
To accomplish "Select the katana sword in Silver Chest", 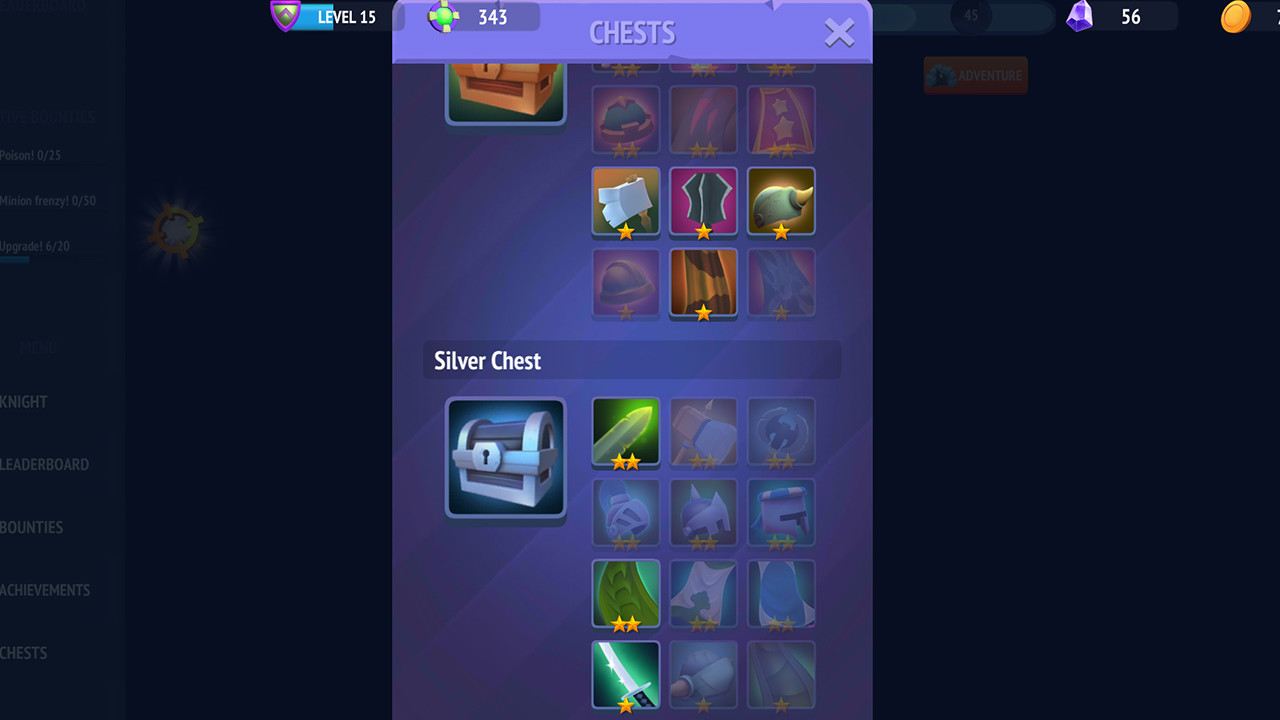I will (625, 675).
